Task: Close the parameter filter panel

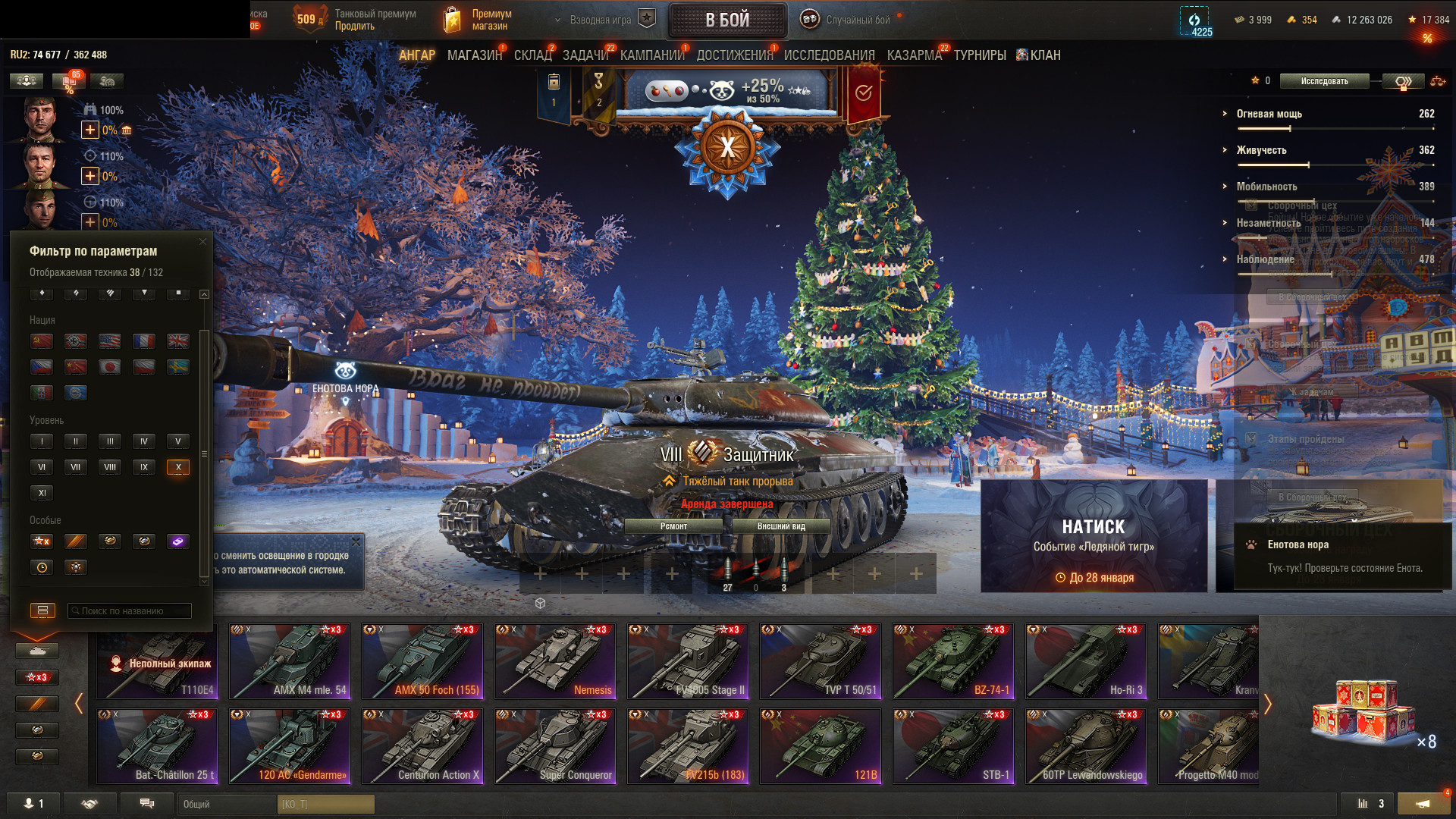Action: click(x=202, y=242)
